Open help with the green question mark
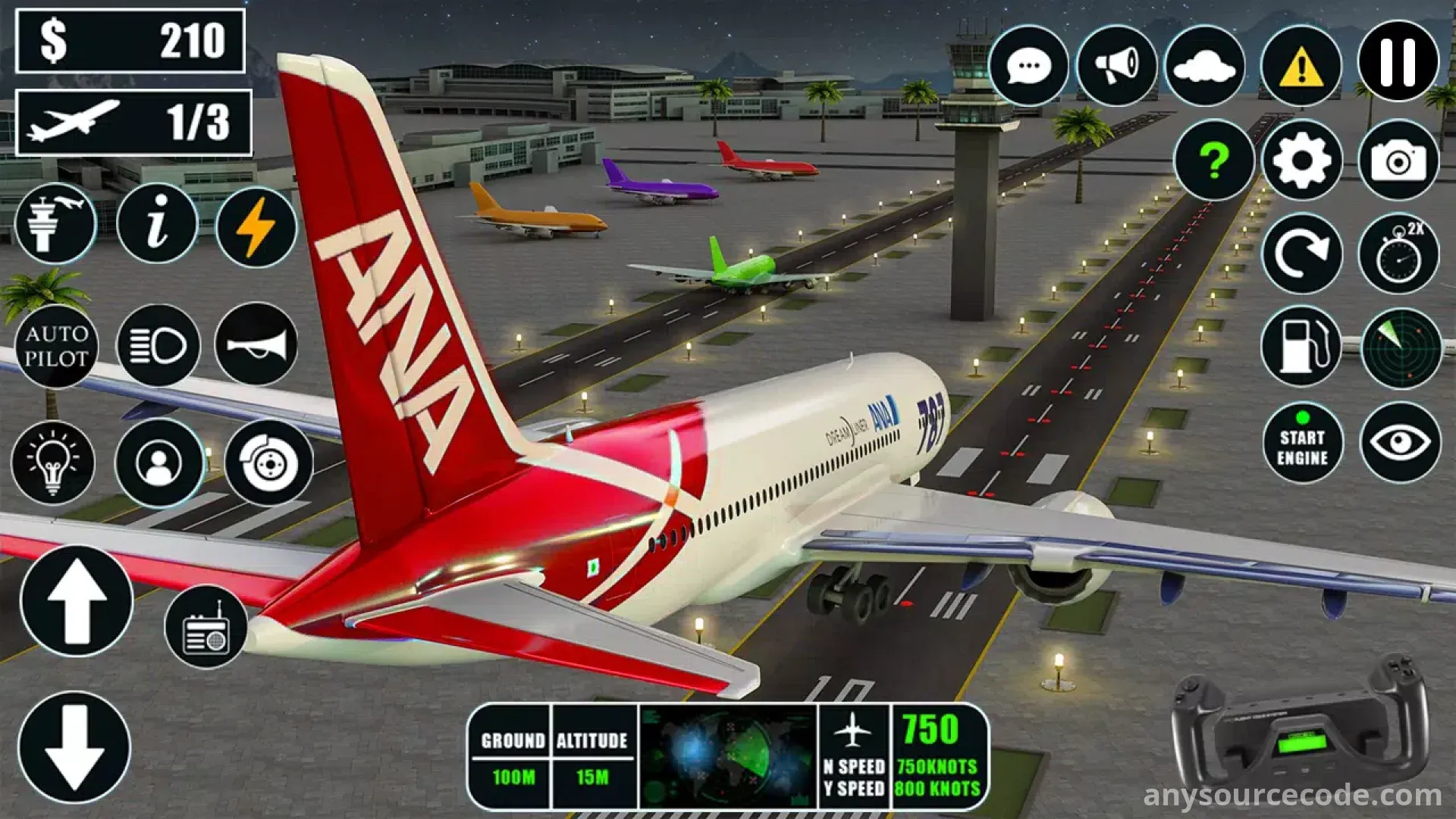The height and width of the screenshot is (819, 1456). [x=1214, y=160]
